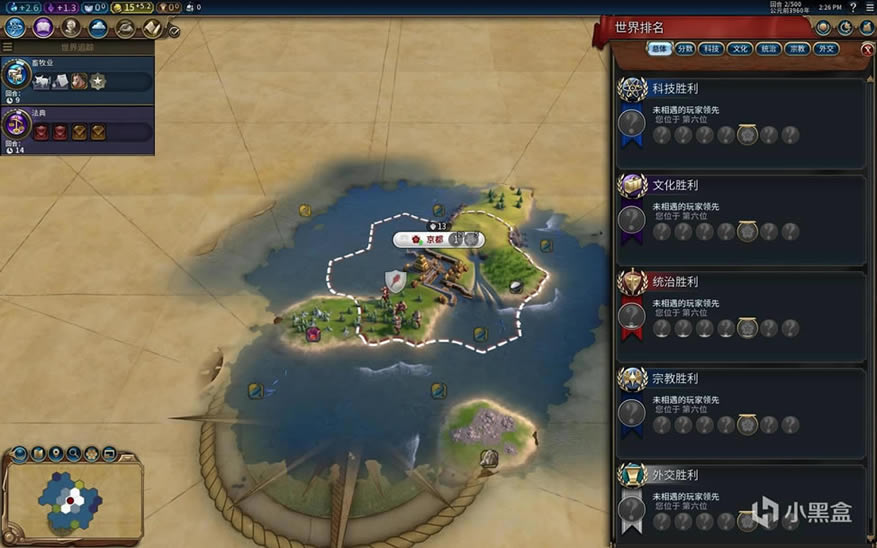877x548 pixels.
Task: Show the 统治 domination tab
Action: [x=769, y=48]
